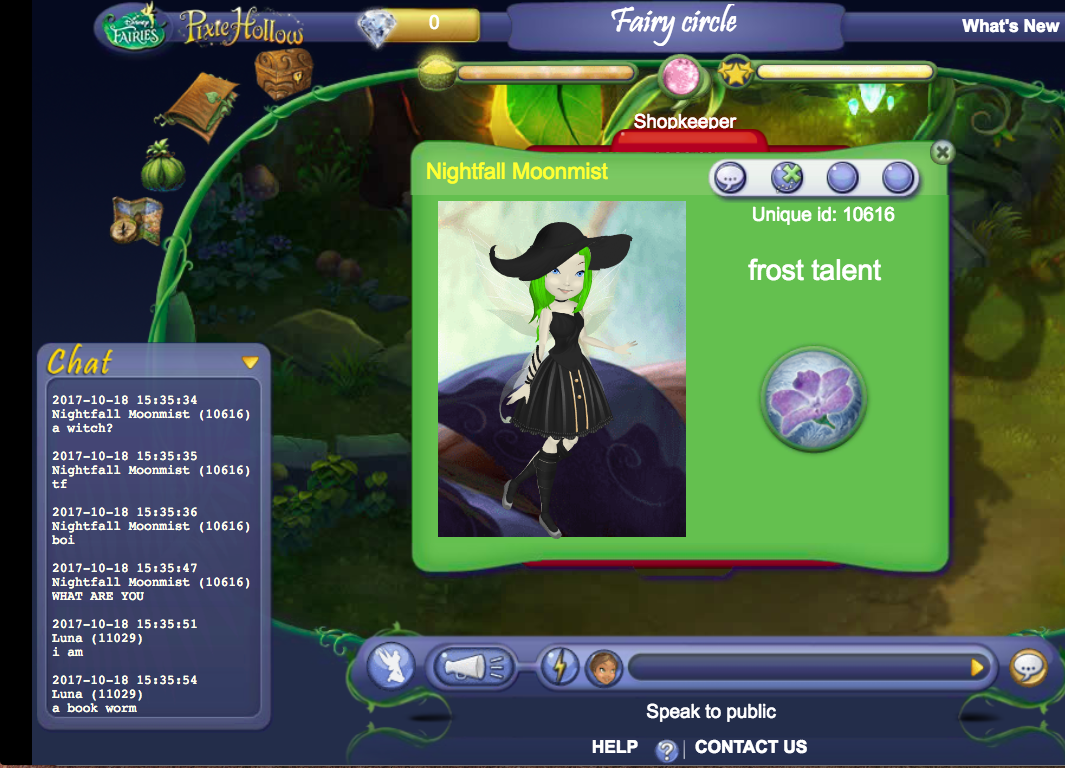
Task: Open the golden speech bubble button
Action: [1028, 667]
